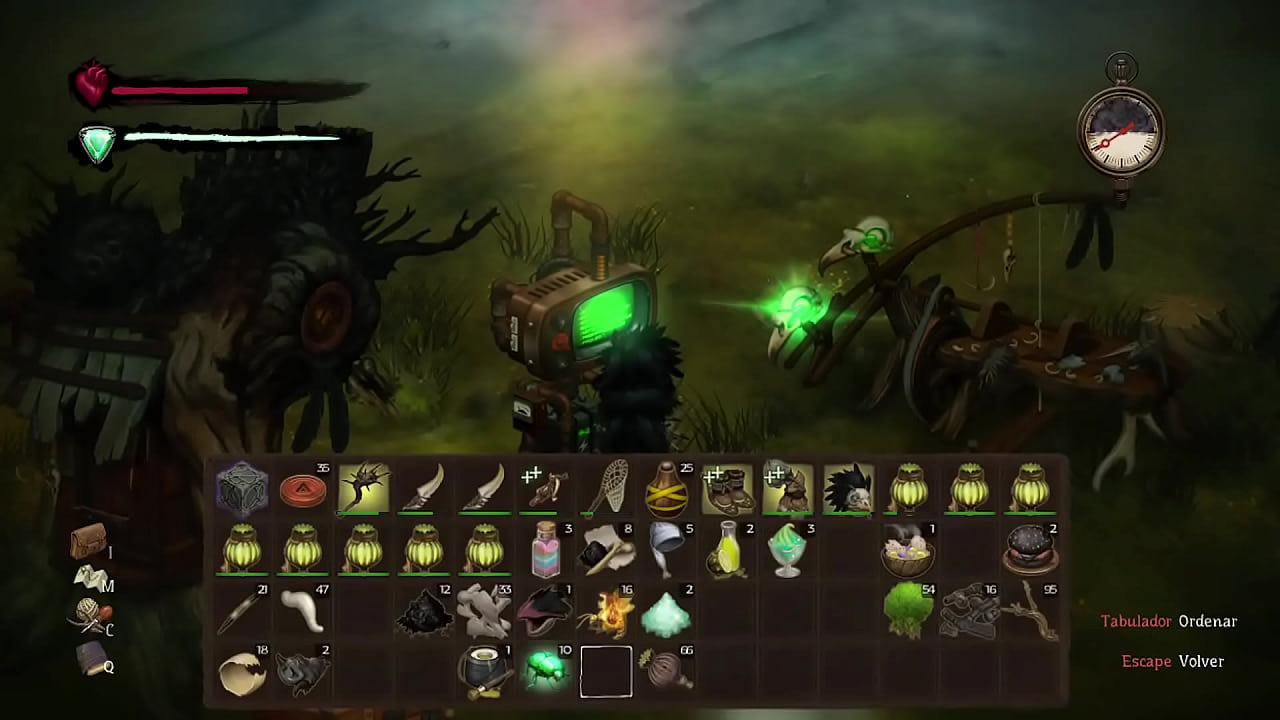Choose the cracked eggshell stack

click(x=242, y=671)
